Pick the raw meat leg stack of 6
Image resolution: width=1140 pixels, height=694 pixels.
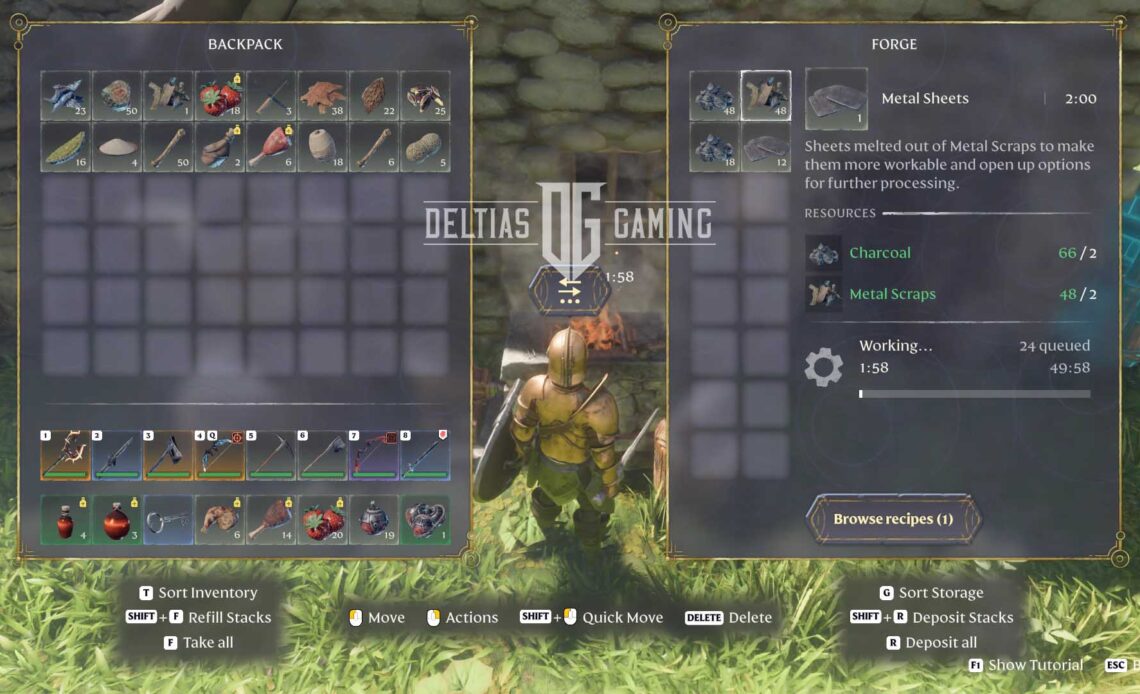tap(271, 147)
